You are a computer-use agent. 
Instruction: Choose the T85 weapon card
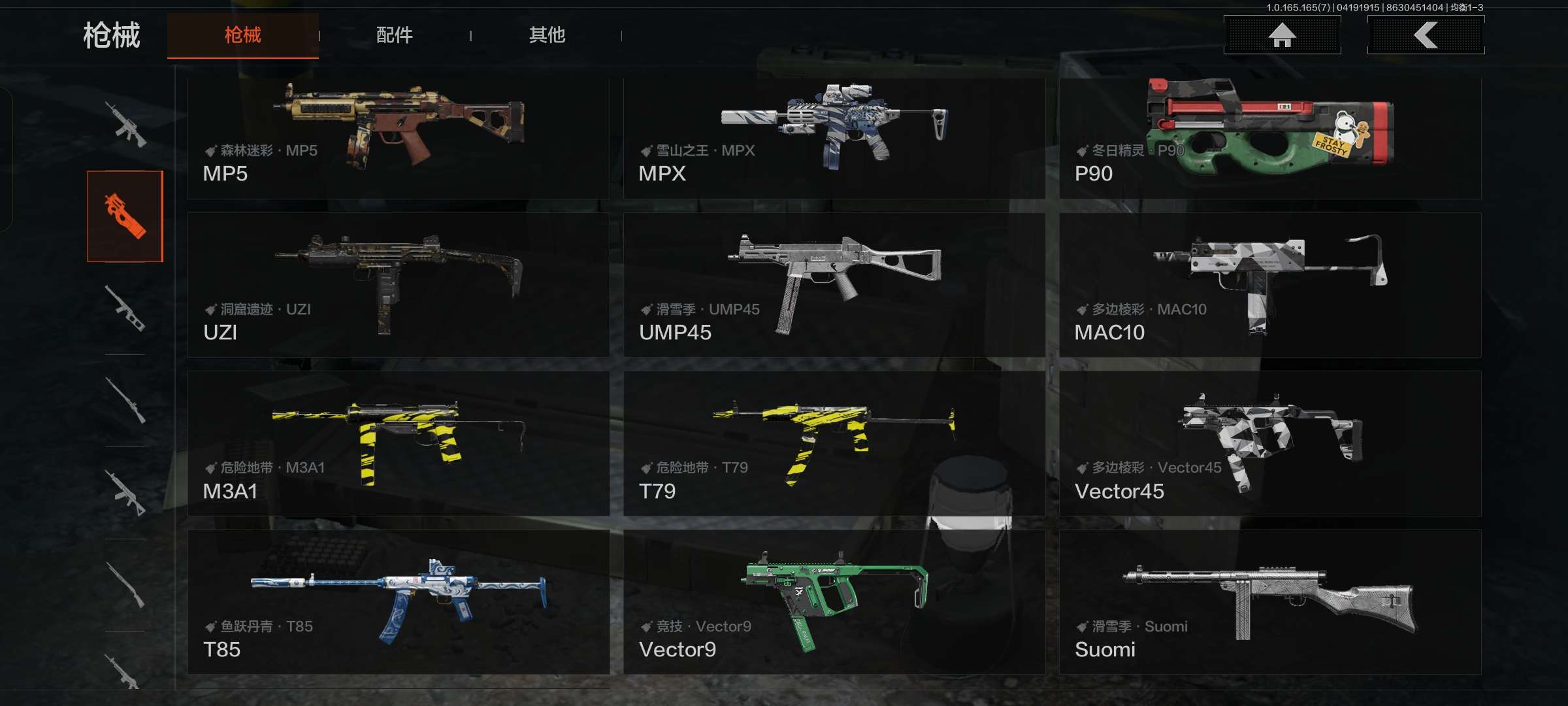pos(399,602)
